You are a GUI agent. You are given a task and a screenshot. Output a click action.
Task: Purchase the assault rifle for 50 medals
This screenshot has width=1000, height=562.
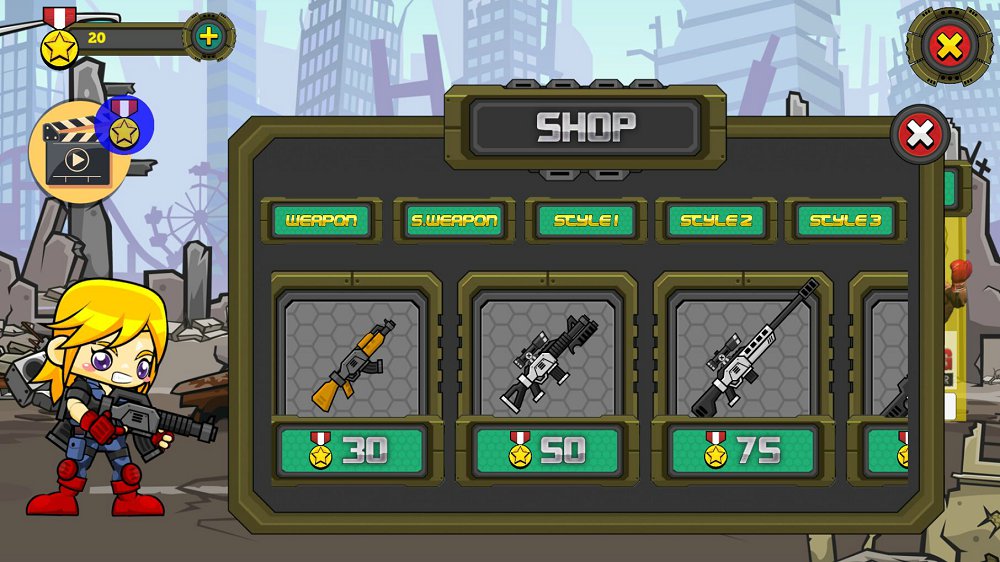click(x=548, y=451)
